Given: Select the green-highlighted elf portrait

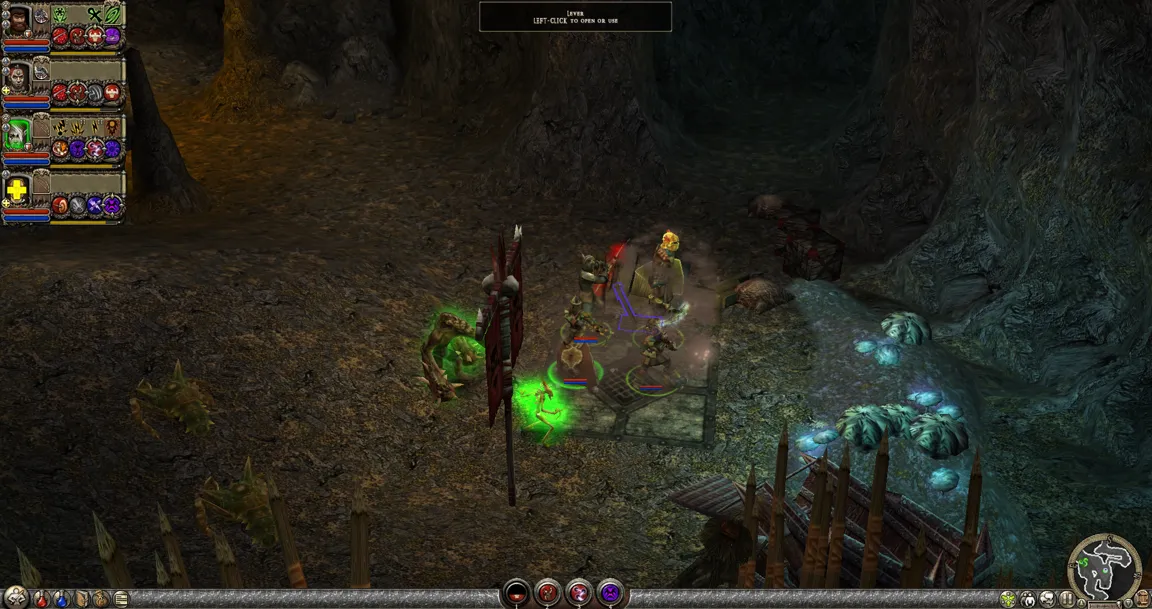Looking at the screenshot, I should [17, 134].
